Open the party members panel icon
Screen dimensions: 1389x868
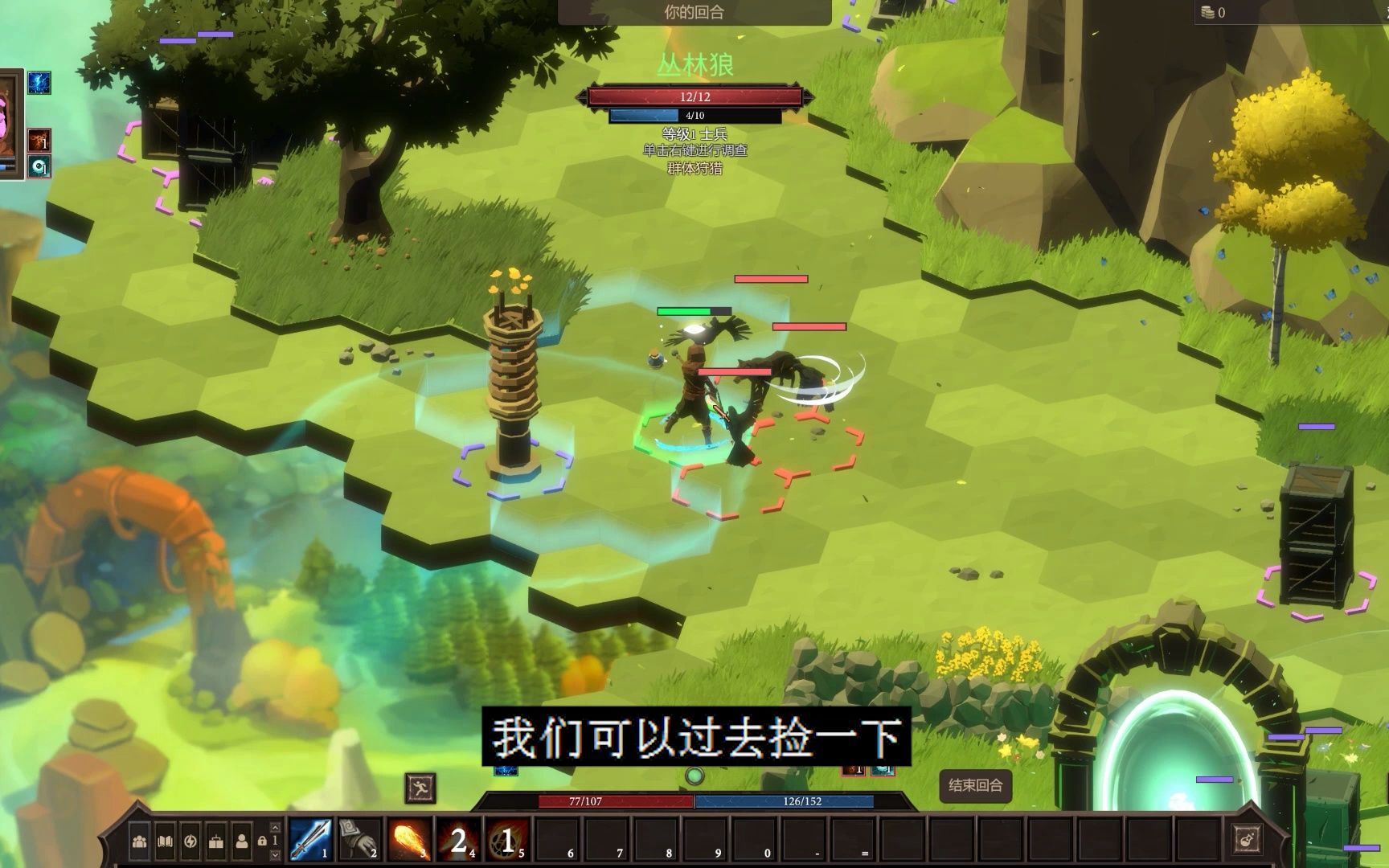click(140, 841)
